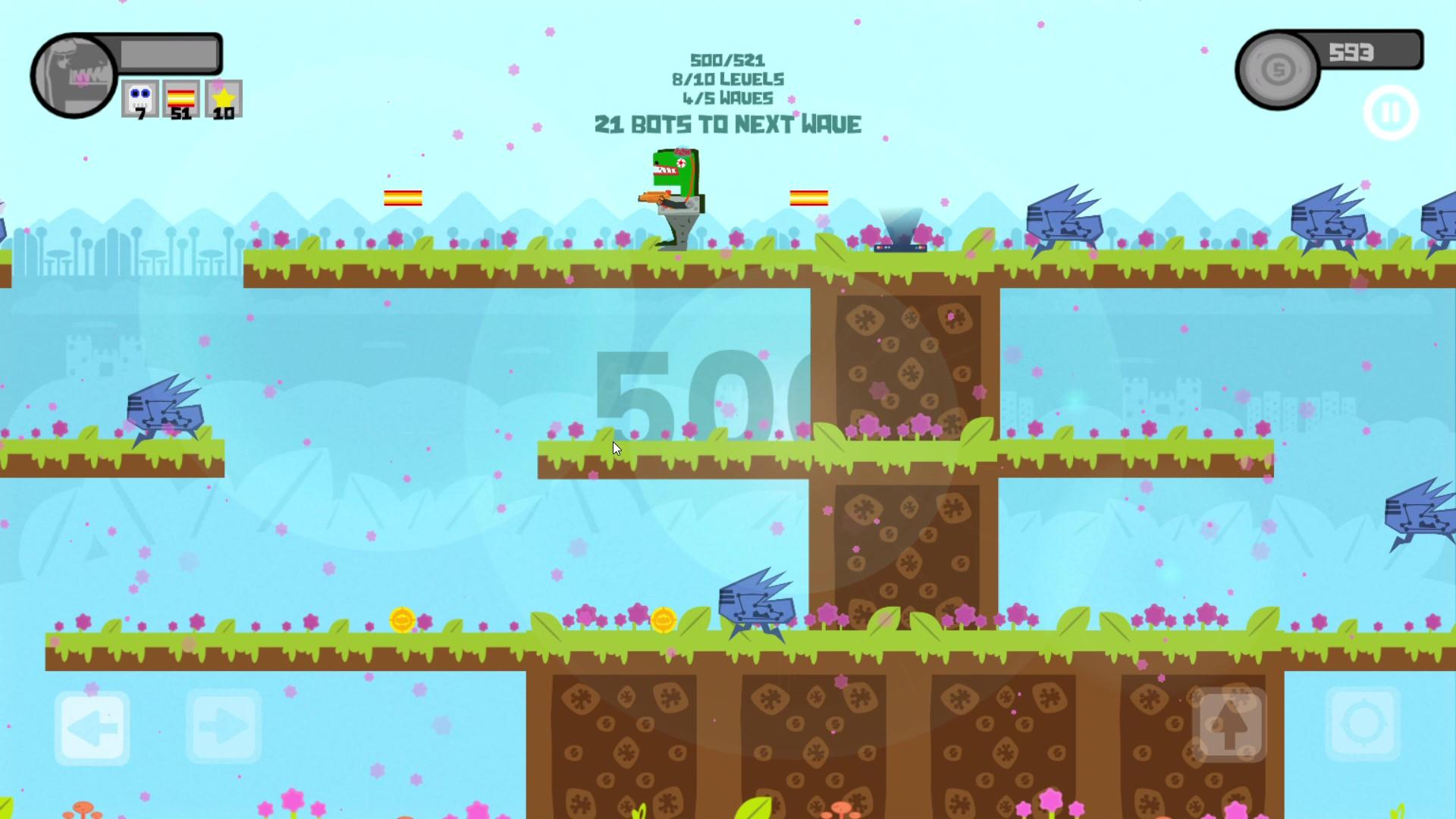
Task: Click the yellow star counter showing 10
Action: [x=222, y=99]
